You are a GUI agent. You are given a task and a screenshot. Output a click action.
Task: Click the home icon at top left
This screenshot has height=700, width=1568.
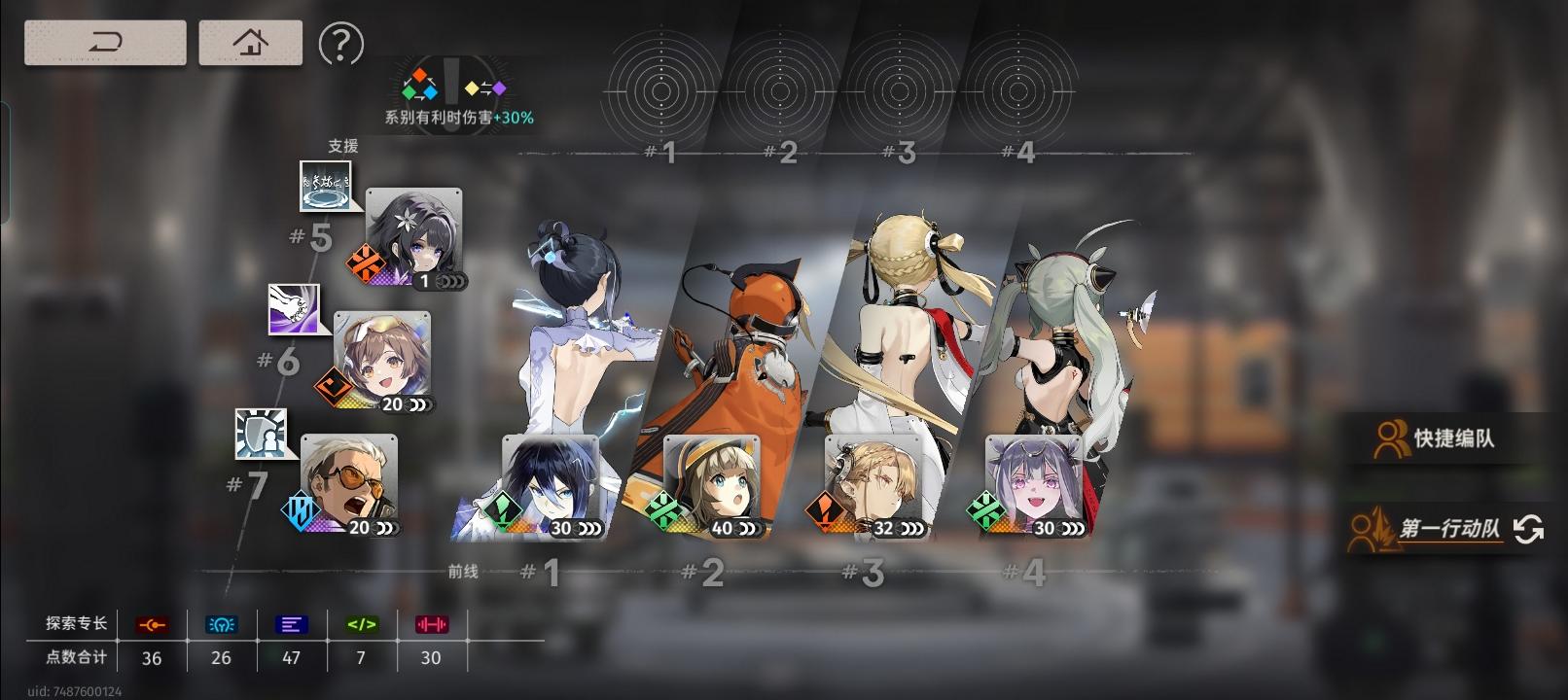pos(250,43)
